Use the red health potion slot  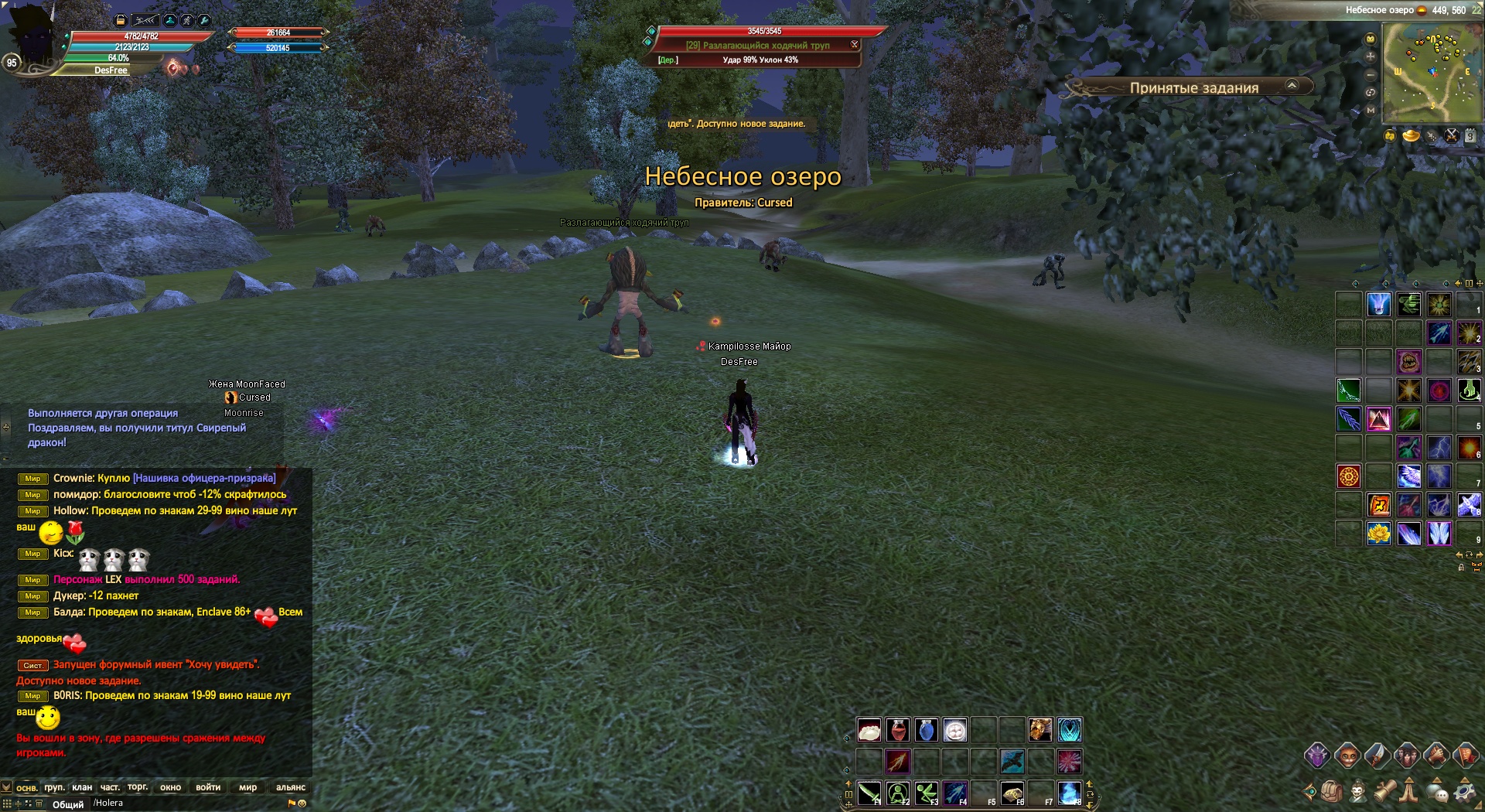coord(897,730)
